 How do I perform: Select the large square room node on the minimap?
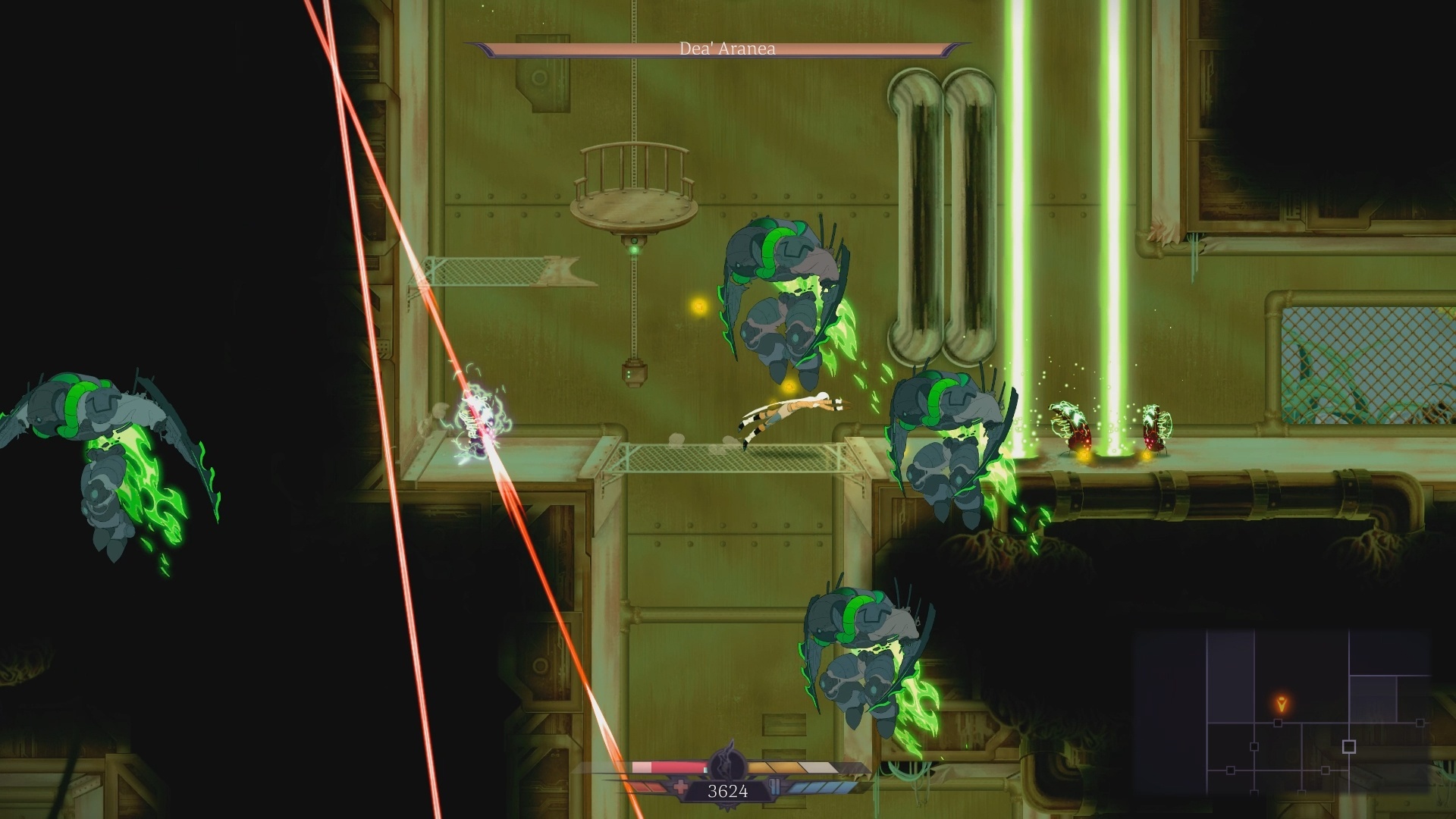pos(1349,746)
